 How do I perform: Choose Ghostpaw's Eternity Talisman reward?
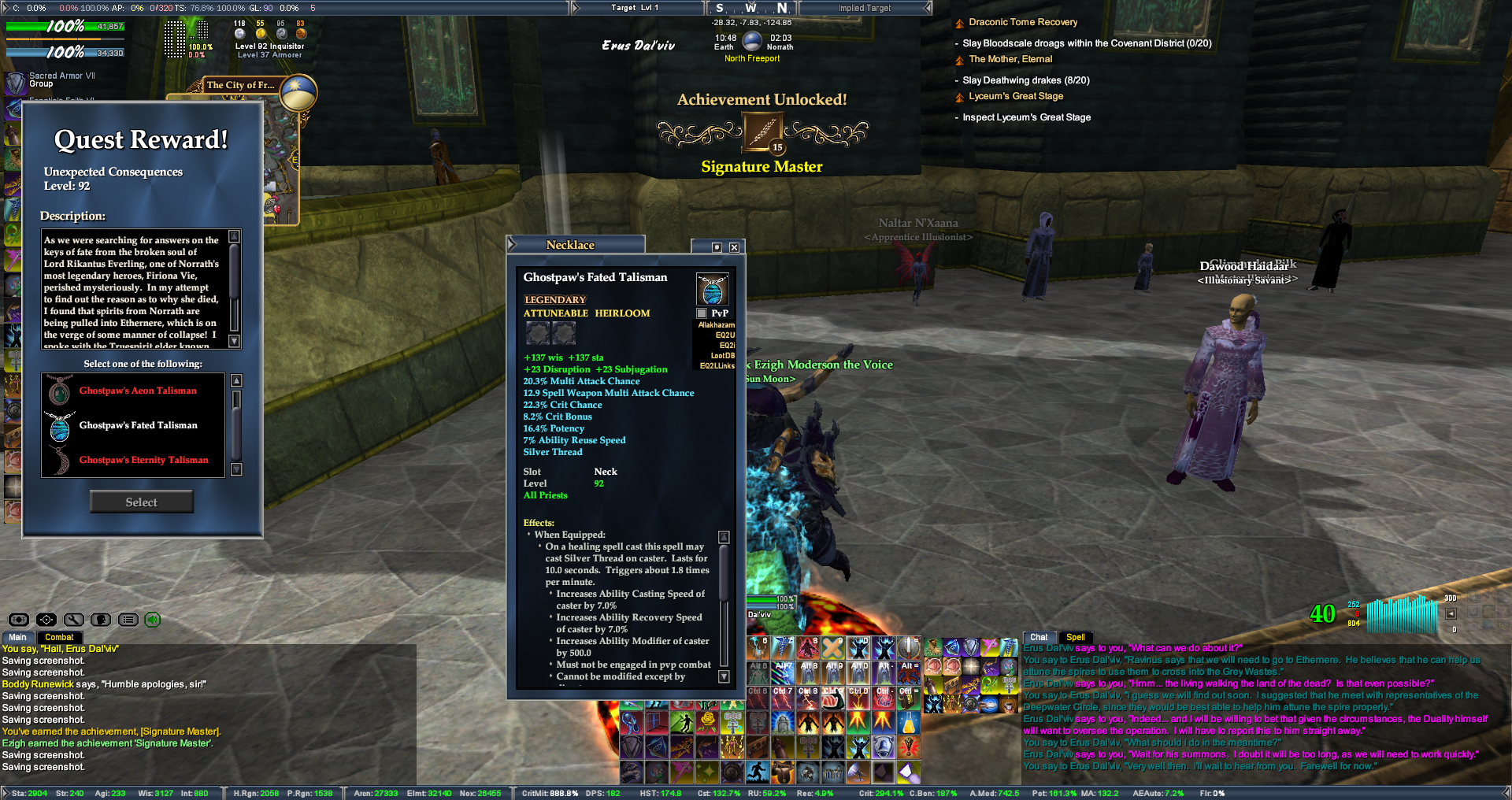pyautogui.click(x=143, y=460)
